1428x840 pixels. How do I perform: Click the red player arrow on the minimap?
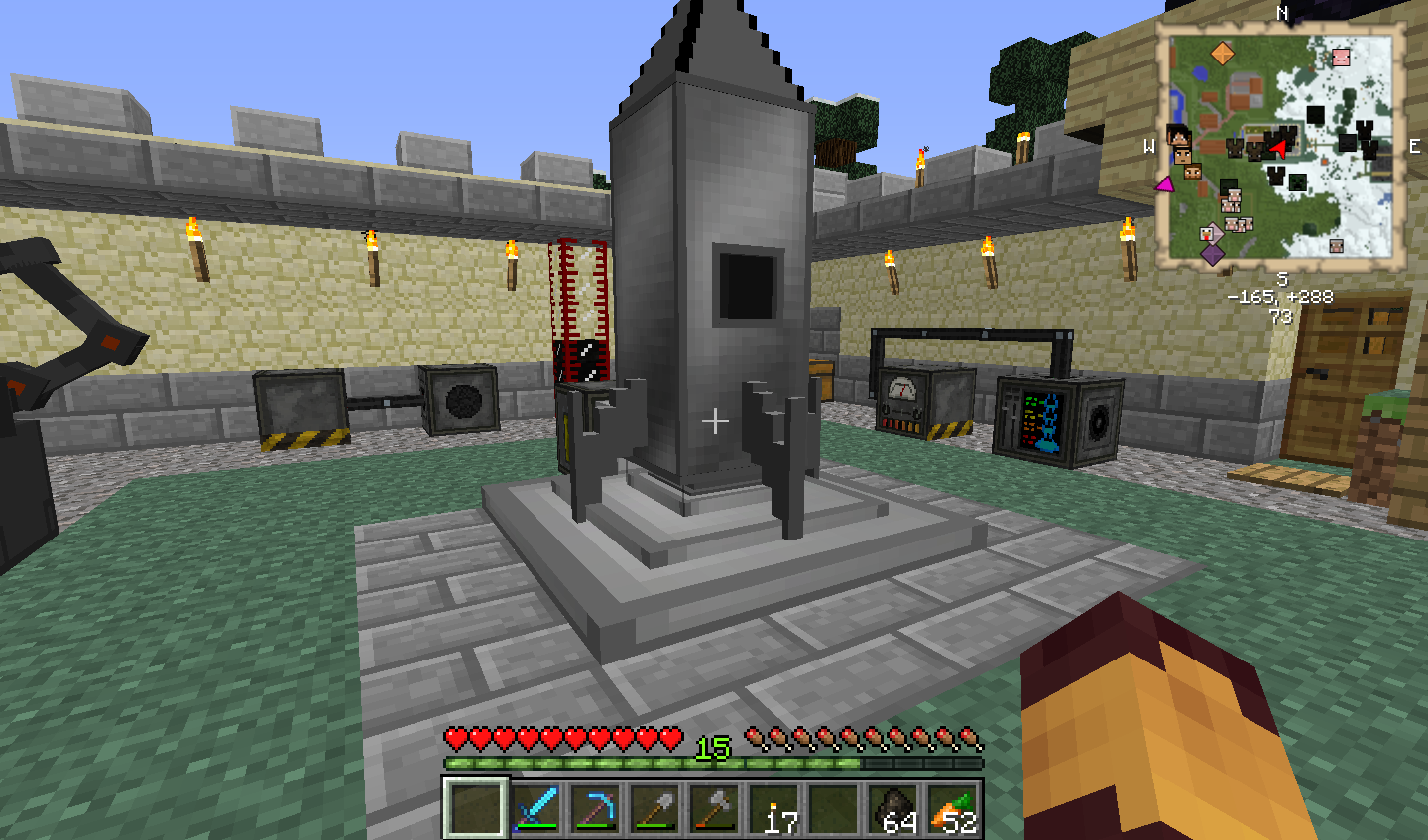(1279, 149)
